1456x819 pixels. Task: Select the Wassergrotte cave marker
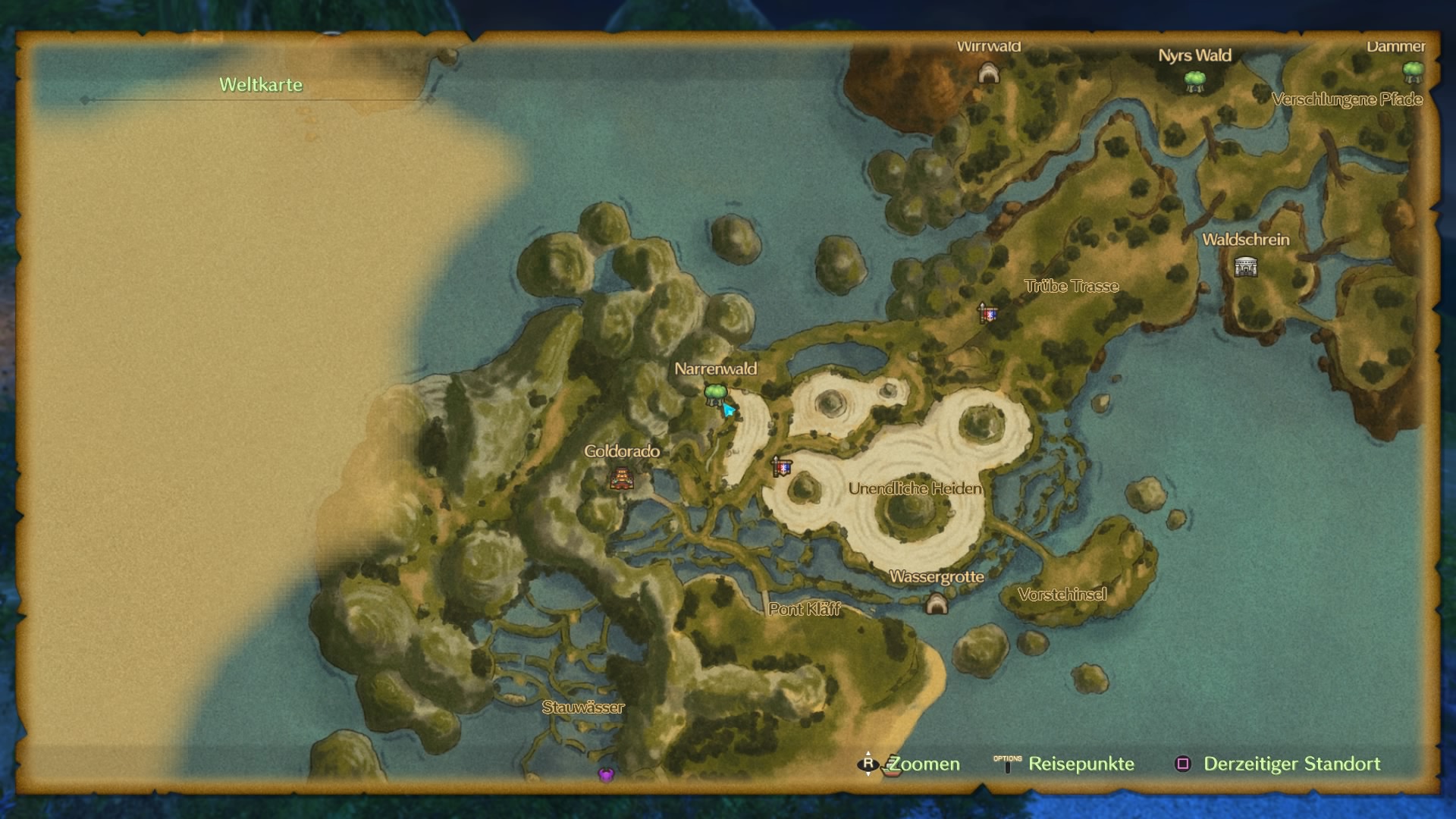point(937,604)
